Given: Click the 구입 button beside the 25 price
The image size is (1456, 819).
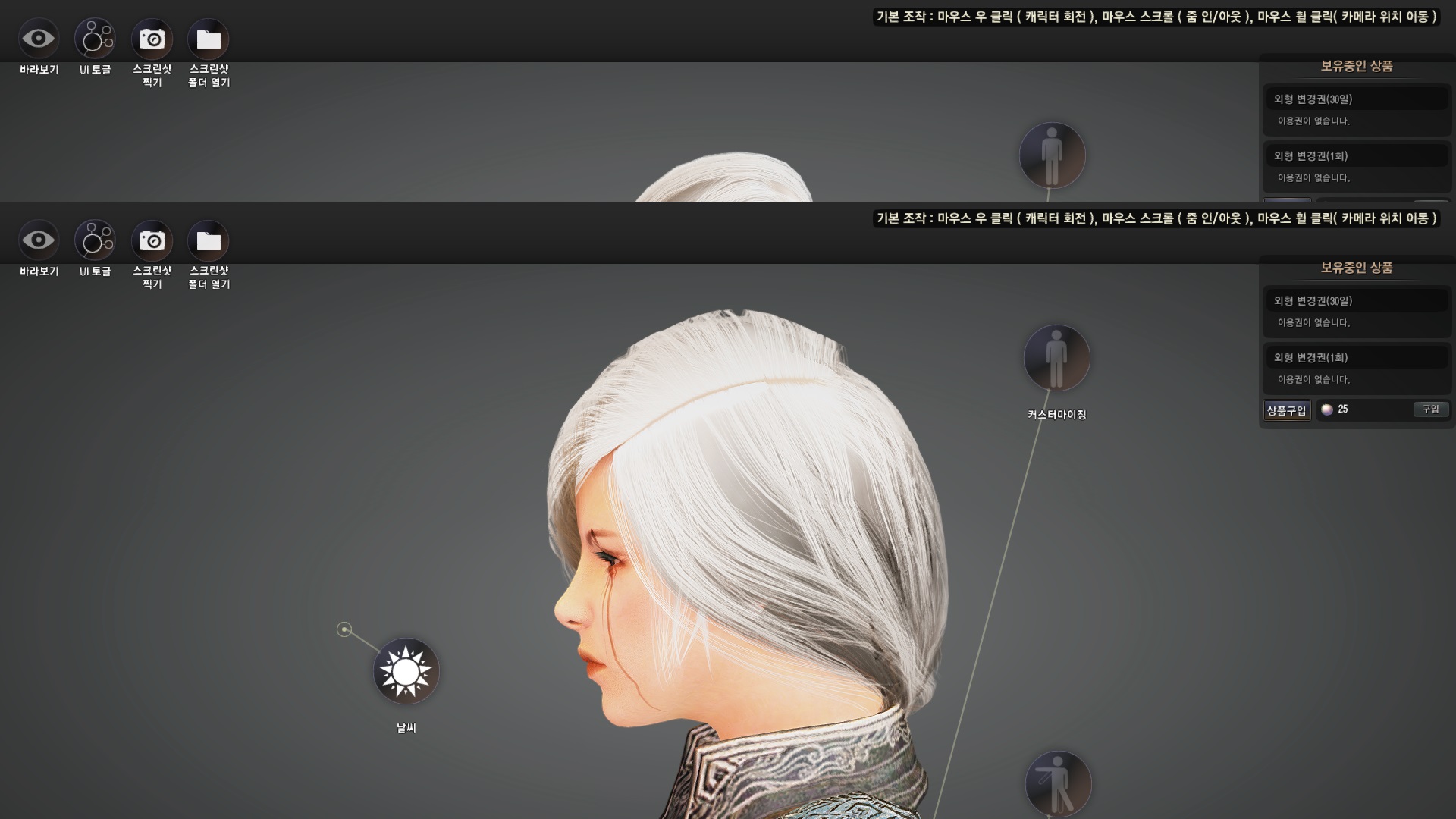Looking at the screenshot, I should [x=1430, y=409].
